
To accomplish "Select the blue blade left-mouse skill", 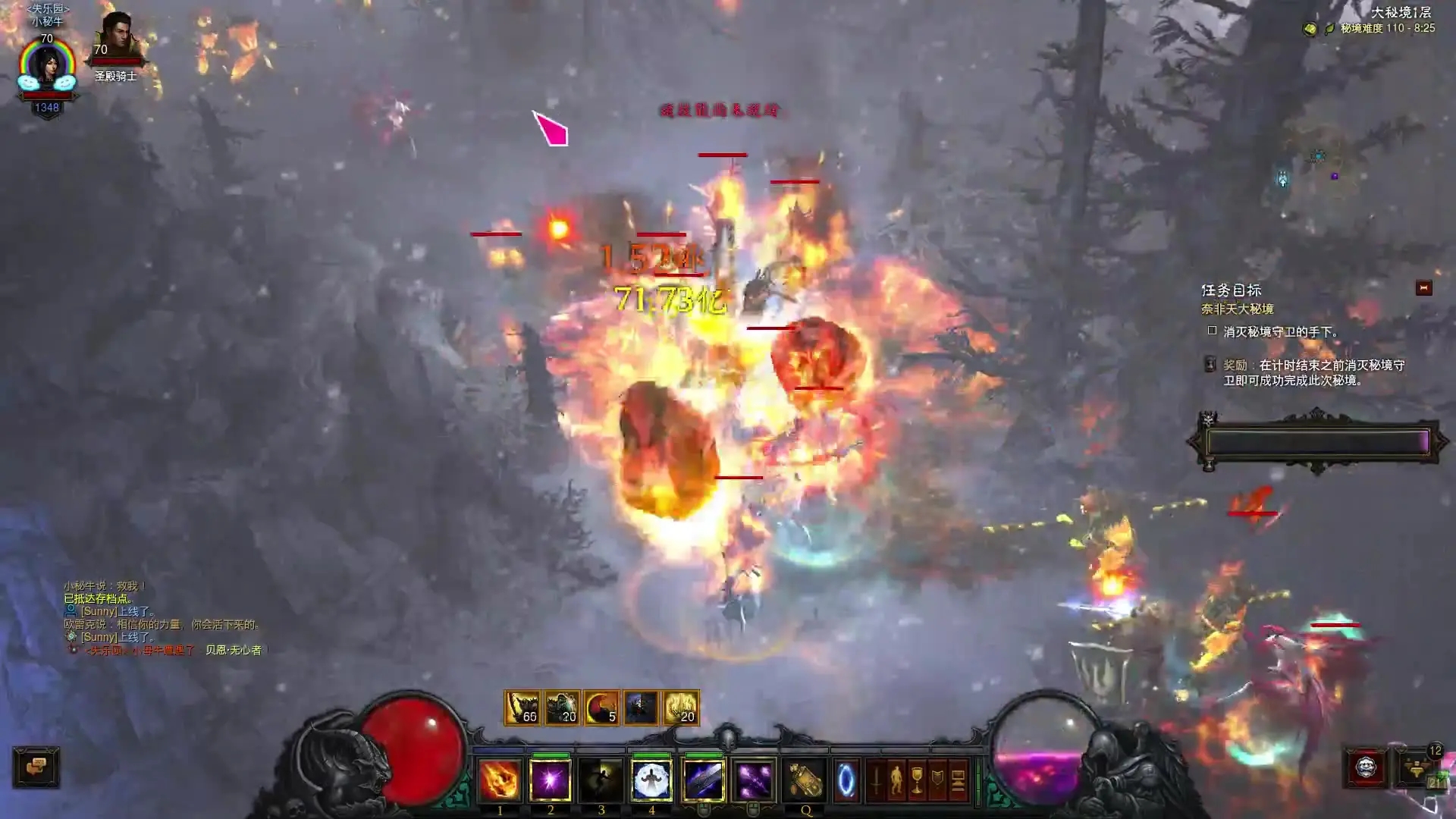I will (703, 780).
